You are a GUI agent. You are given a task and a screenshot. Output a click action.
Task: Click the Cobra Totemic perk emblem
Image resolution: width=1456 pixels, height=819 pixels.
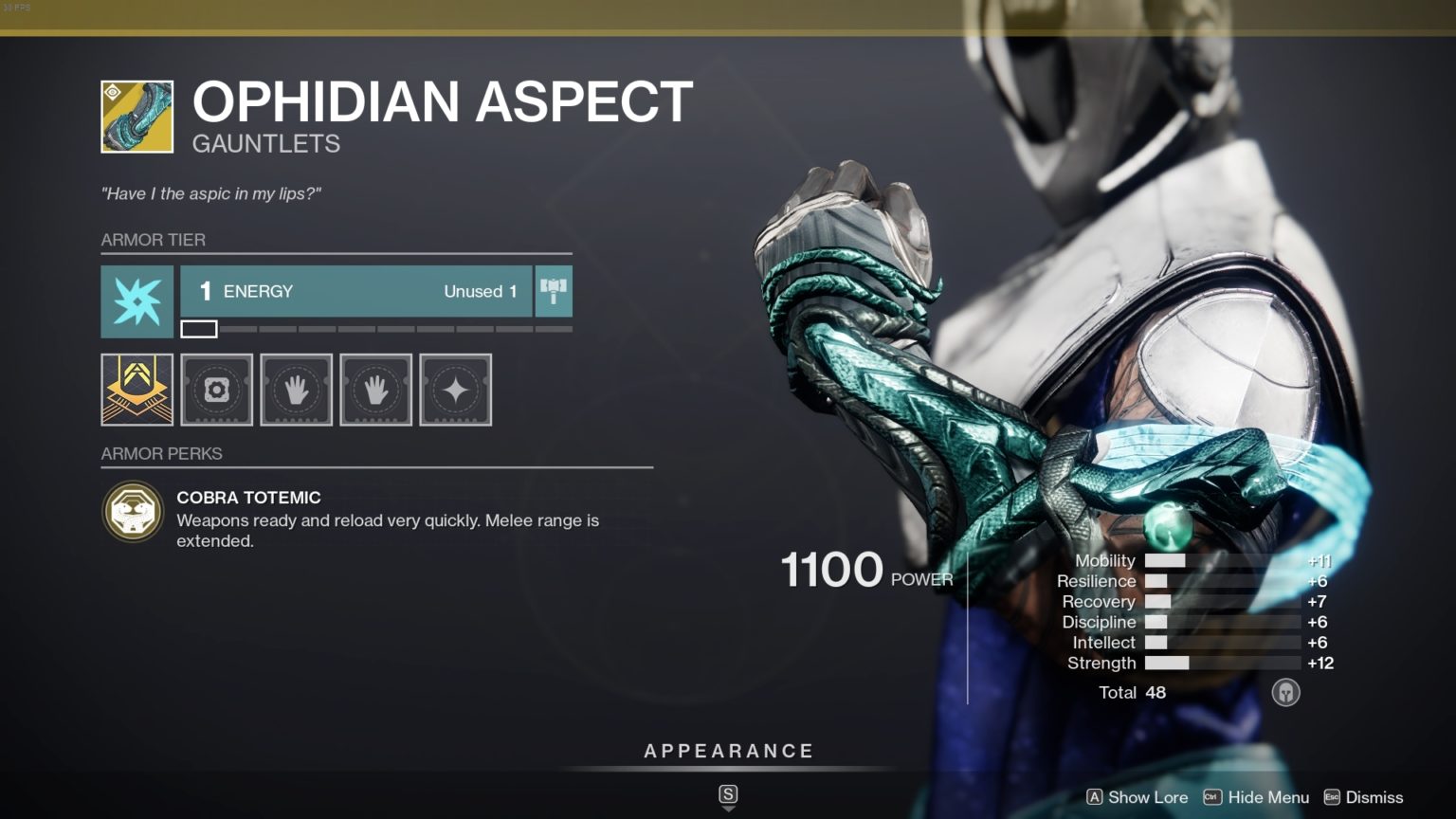[x=134, y=513]
